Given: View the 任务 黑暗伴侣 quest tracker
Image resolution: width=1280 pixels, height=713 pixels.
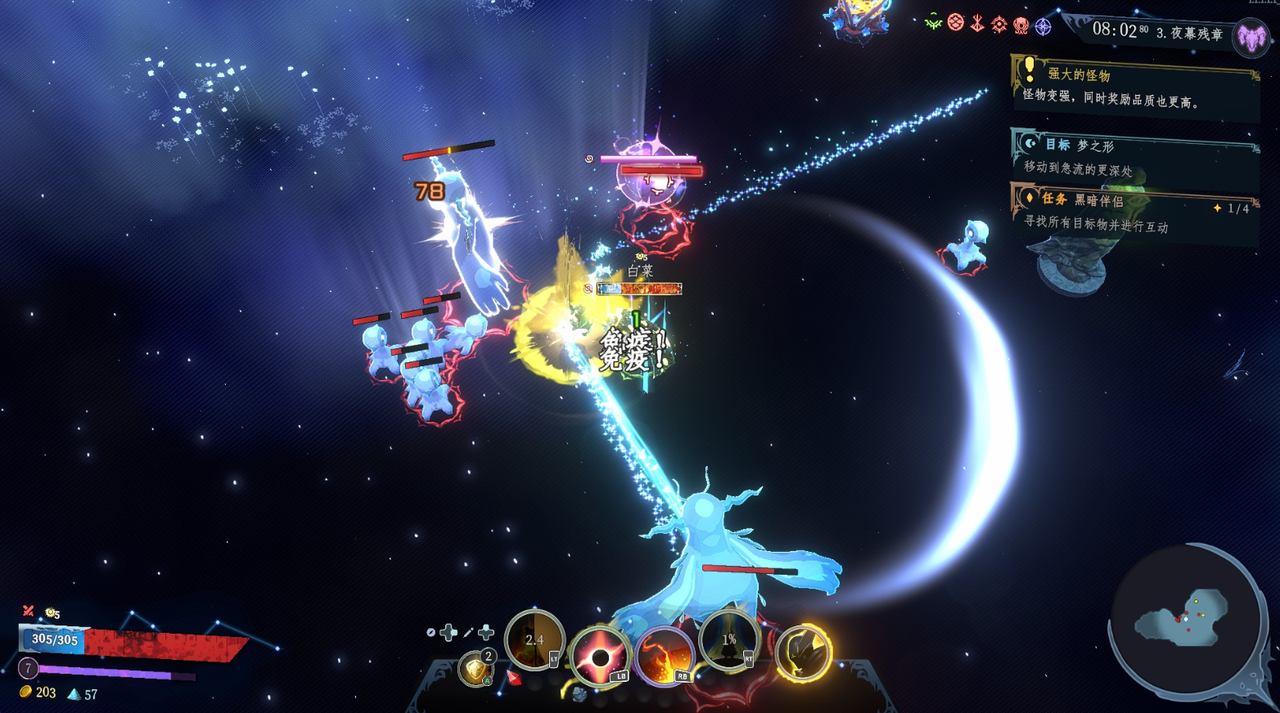Looking at the screenshot, I should point(1135,214).
